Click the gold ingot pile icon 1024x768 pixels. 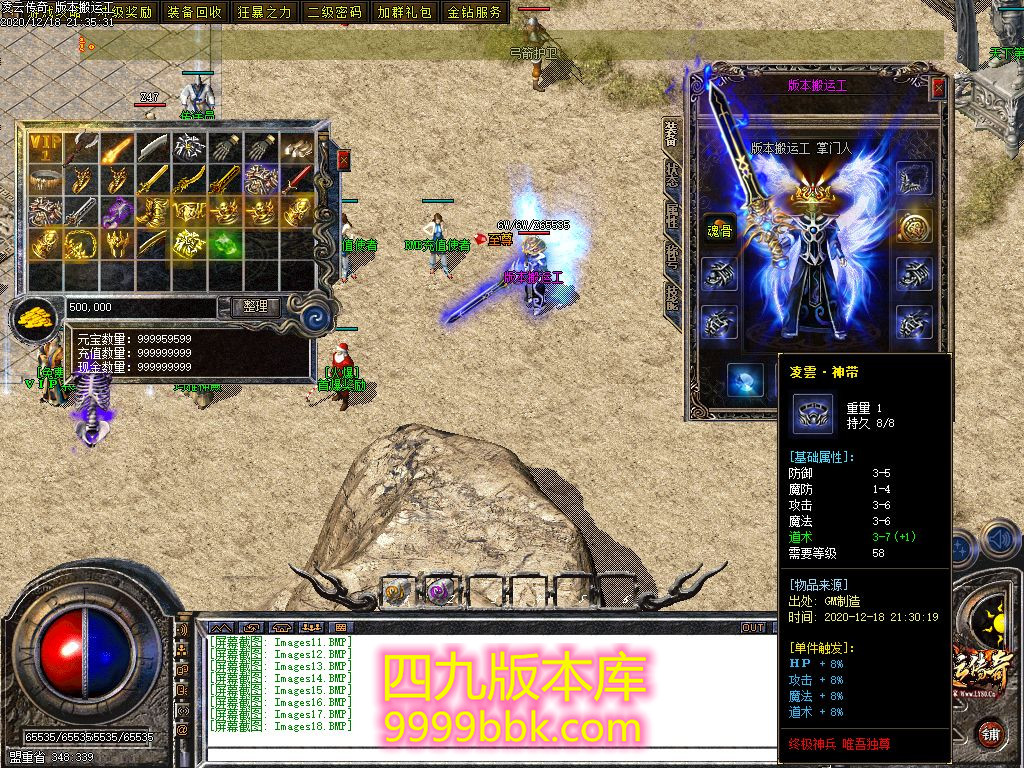tap(35, 317)
